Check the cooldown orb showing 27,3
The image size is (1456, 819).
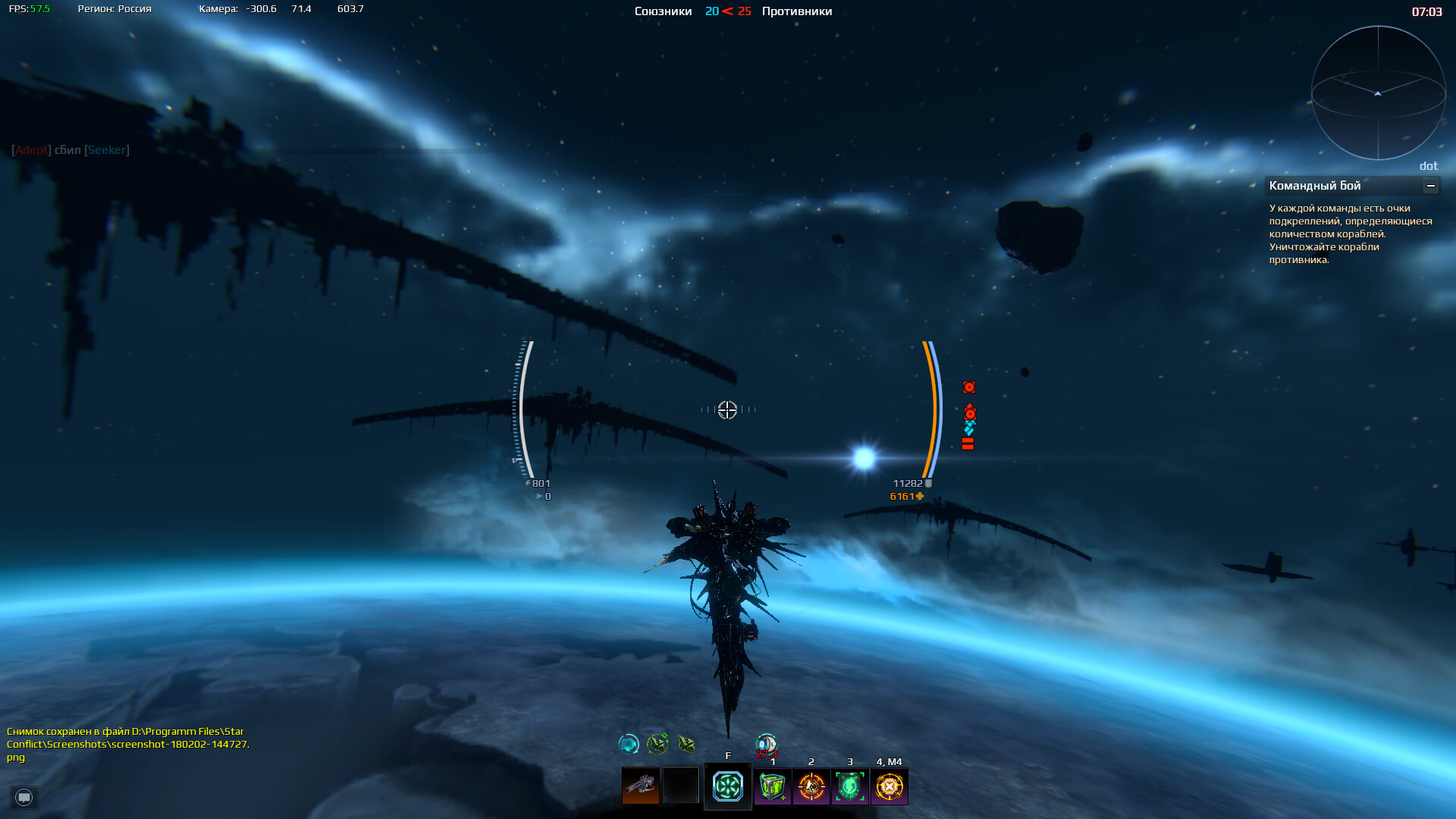tap(766, 745)
